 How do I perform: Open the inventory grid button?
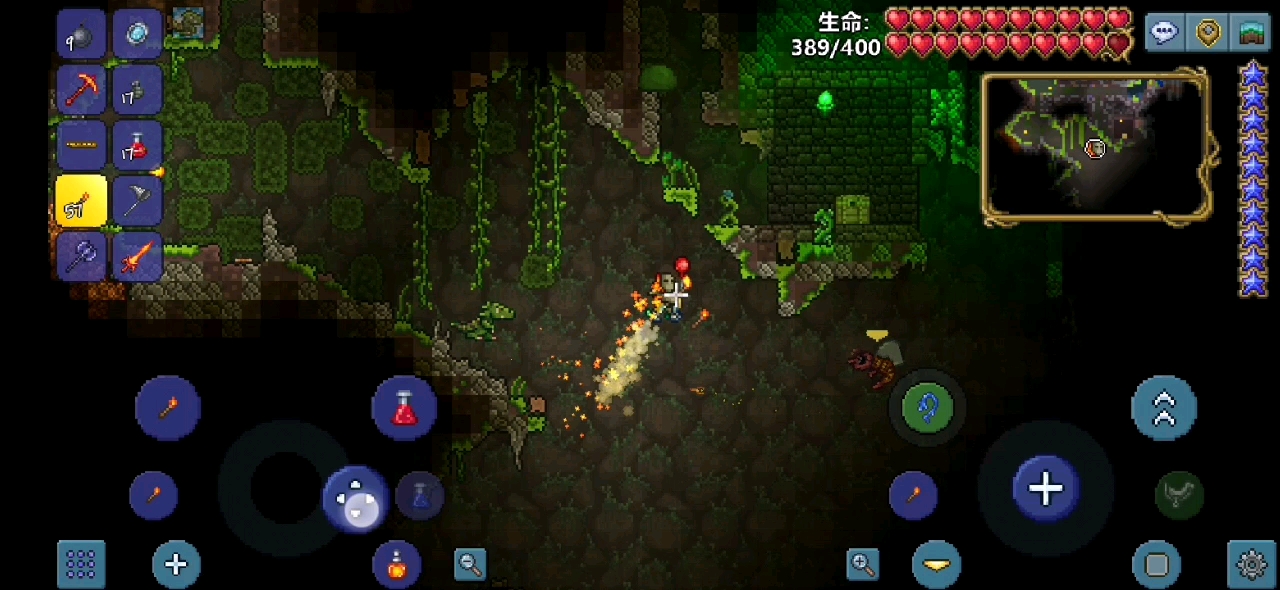[81, 565]
